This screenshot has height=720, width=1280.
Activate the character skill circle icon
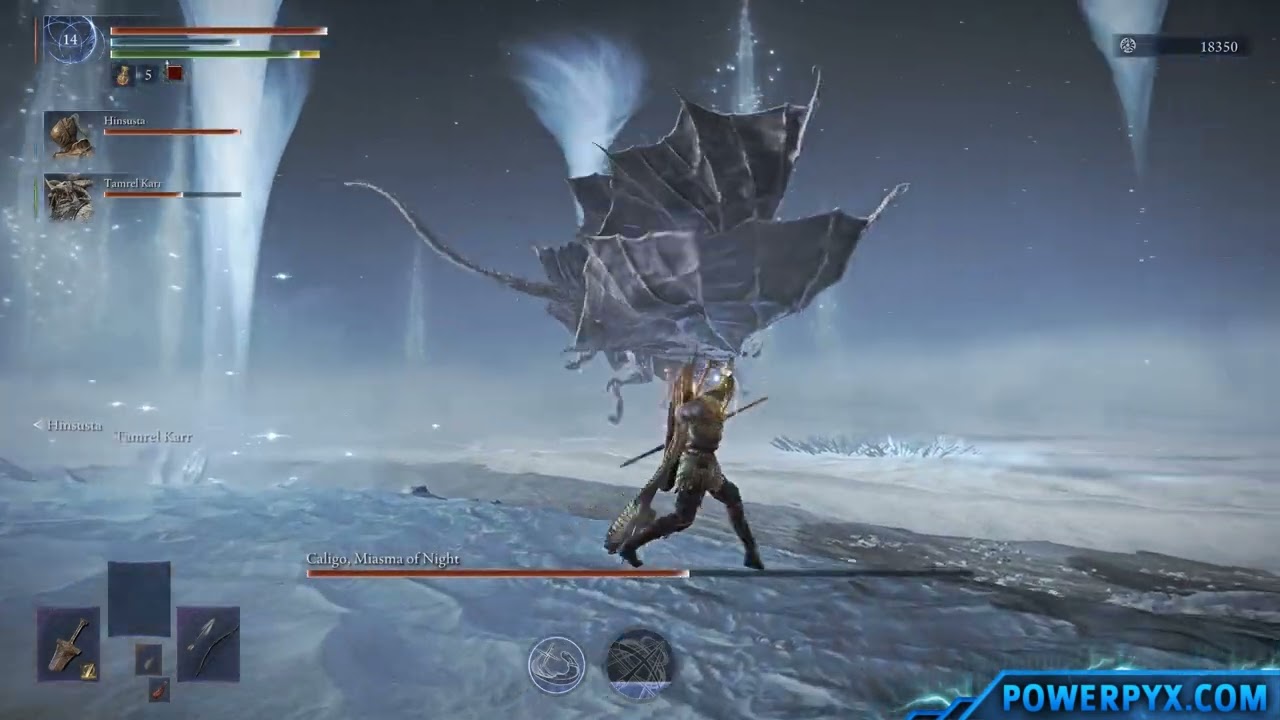pyautogui.click(x=556, y=665)
